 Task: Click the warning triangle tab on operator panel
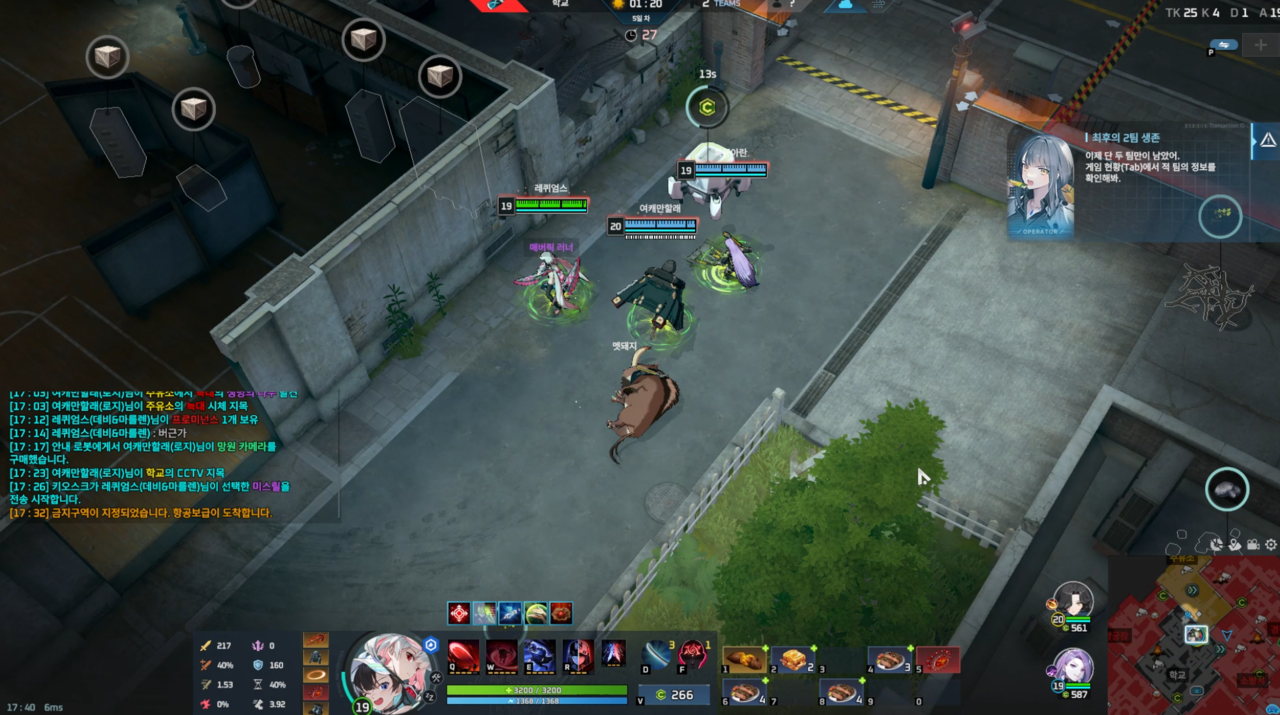click(1267, 142)
